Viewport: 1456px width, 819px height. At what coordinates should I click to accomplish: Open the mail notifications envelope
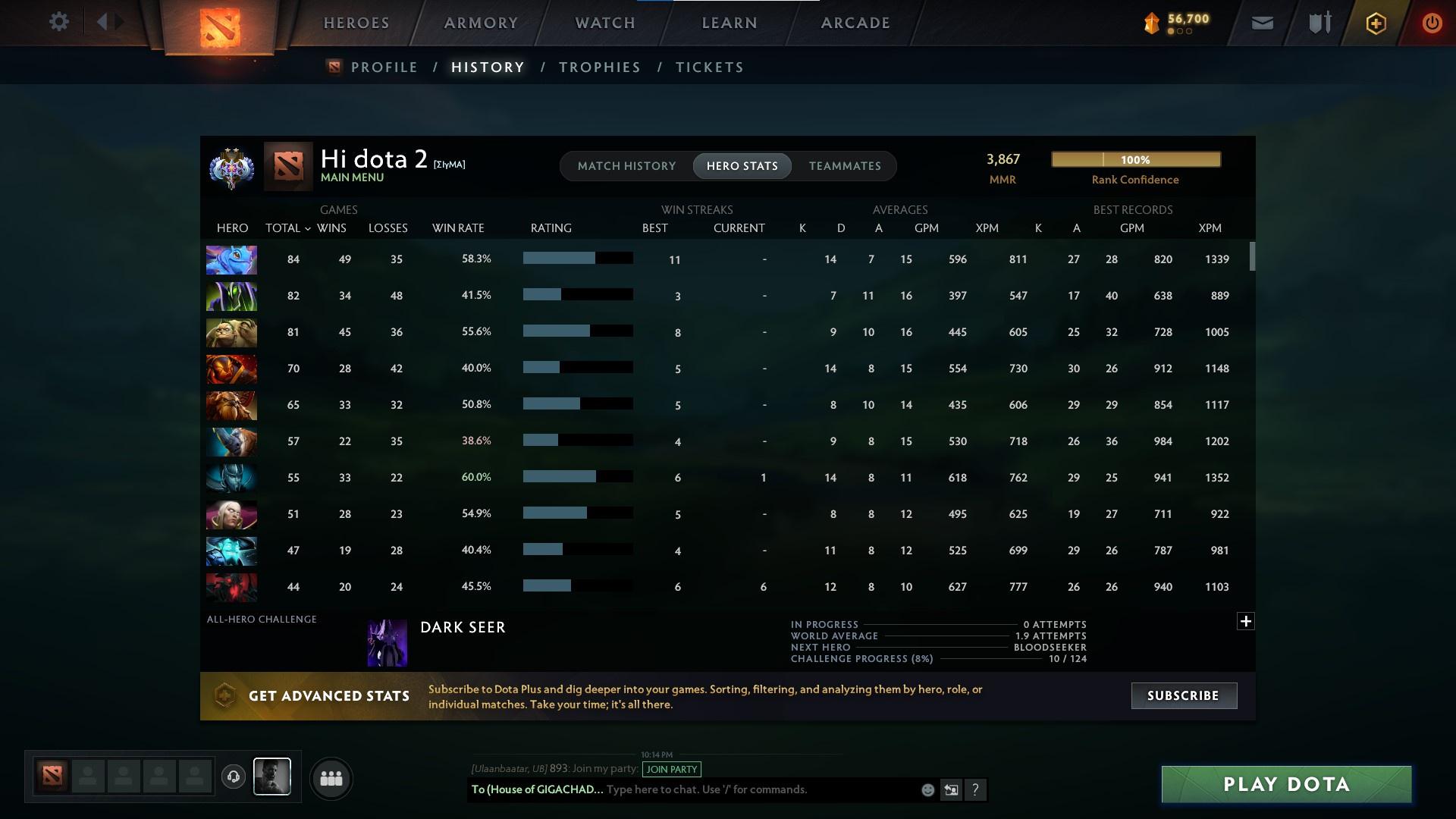coord(1261,23)
